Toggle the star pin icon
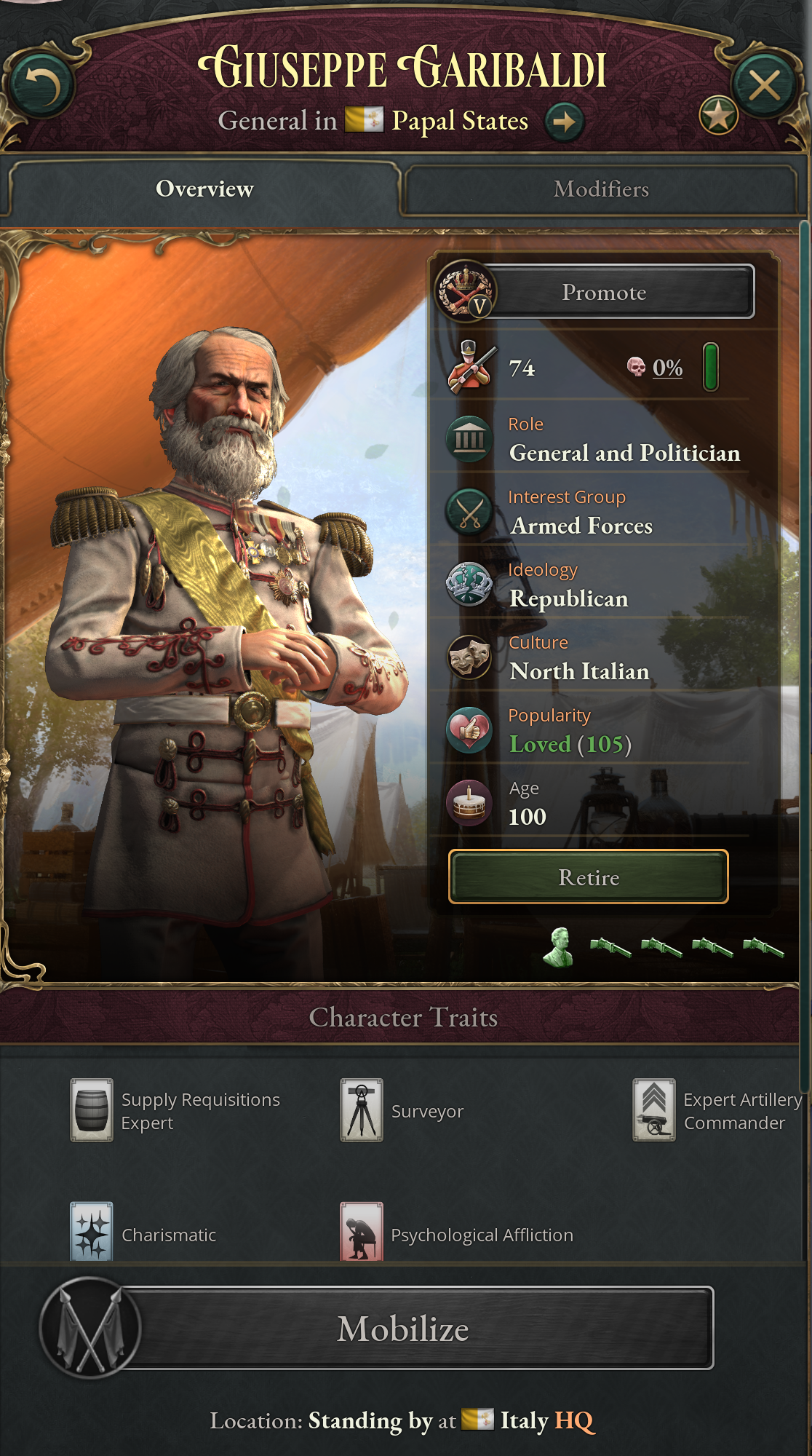Viewport: 812px width, 1456px height. tap(718, 116)
